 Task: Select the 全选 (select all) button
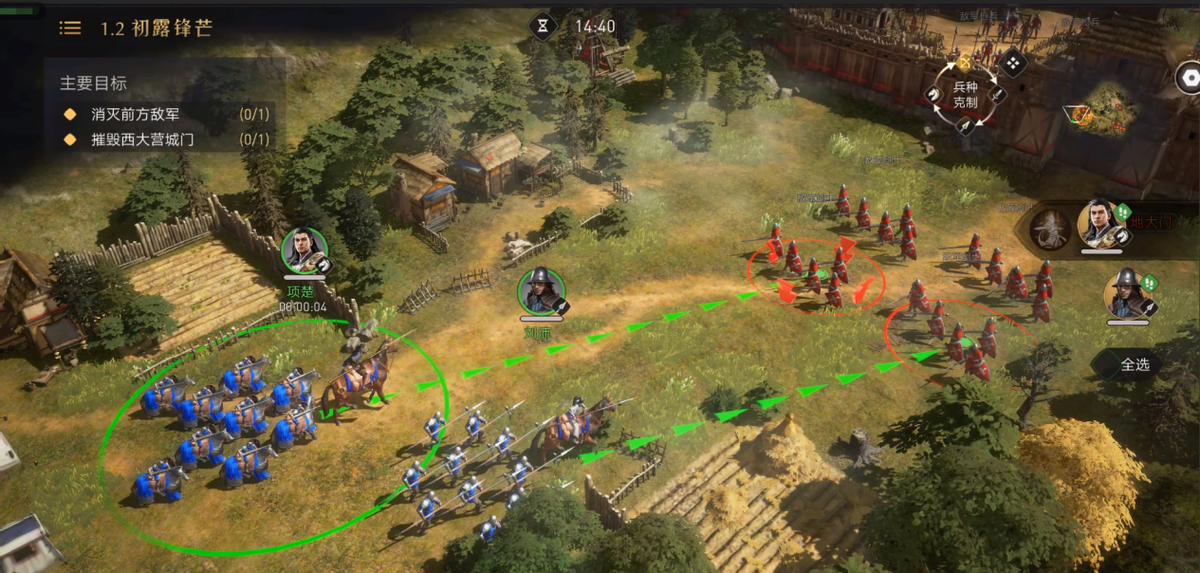(1134, 365)
